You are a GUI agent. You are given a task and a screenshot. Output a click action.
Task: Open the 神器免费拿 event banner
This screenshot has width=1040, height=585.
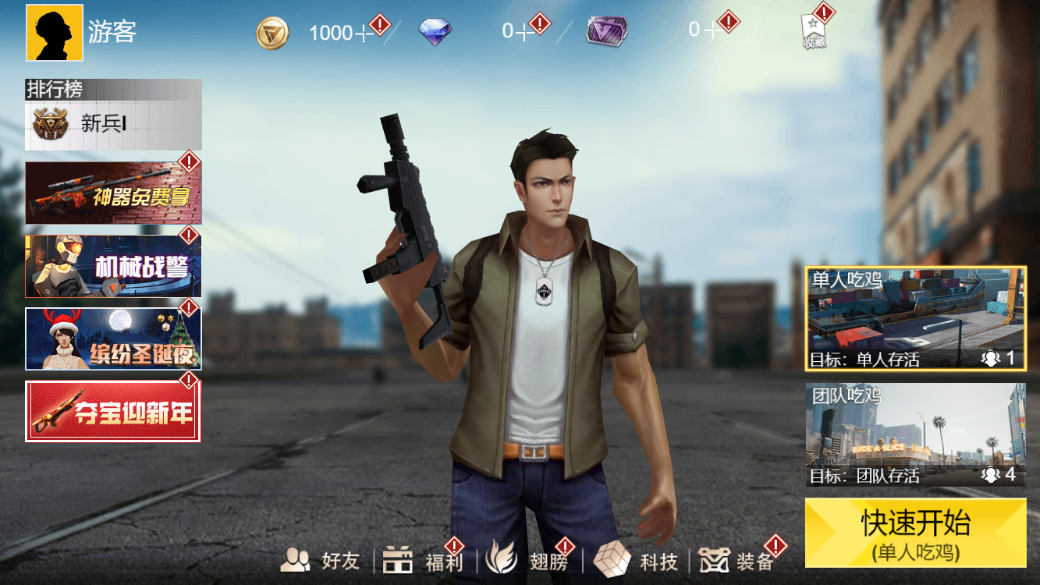pos(113,193)
